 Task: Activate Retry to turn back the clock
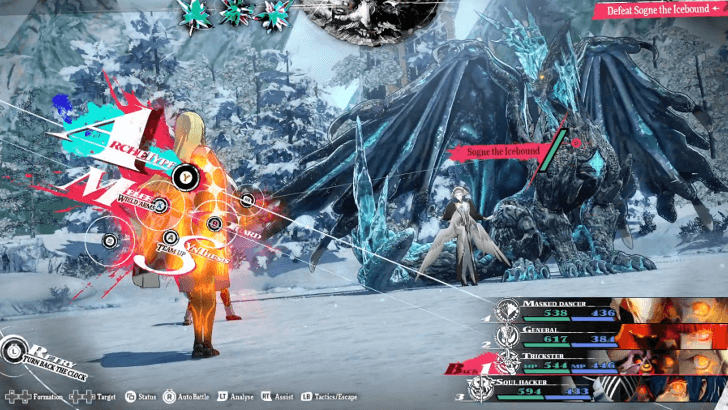14,349
